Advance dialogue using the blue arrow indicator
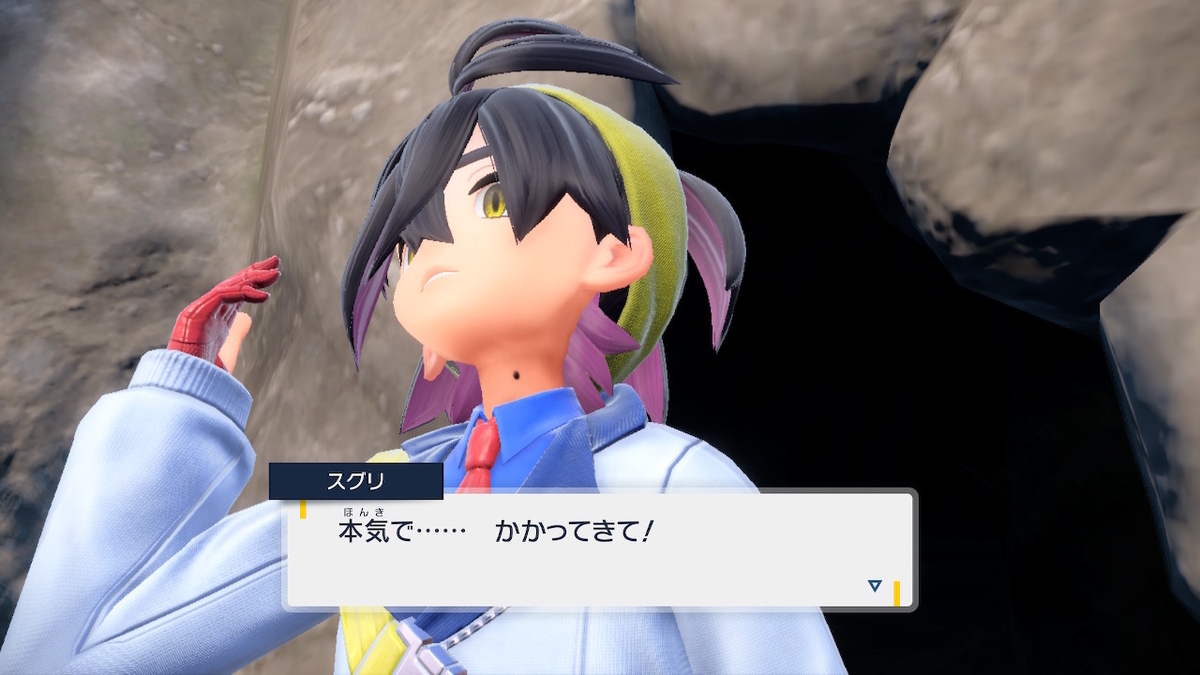1200x675 pixels. [x=875, y=586]
